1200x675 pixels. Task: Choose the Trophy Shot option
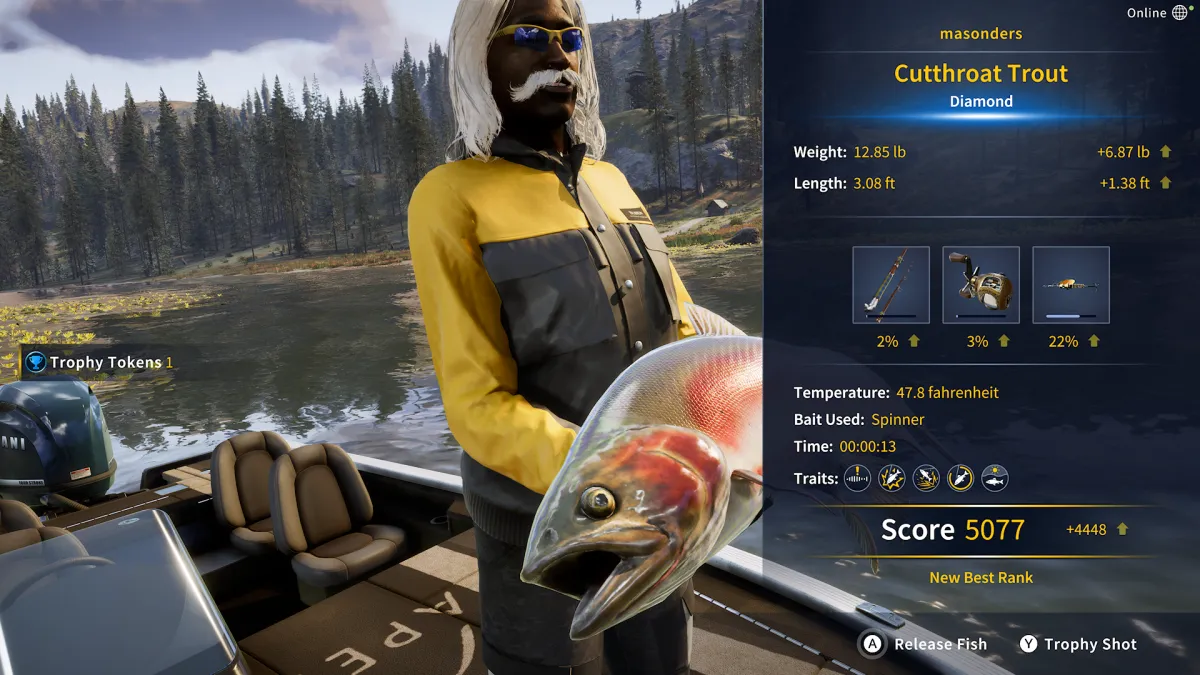pyautogui.click(x=1076, y=645)
